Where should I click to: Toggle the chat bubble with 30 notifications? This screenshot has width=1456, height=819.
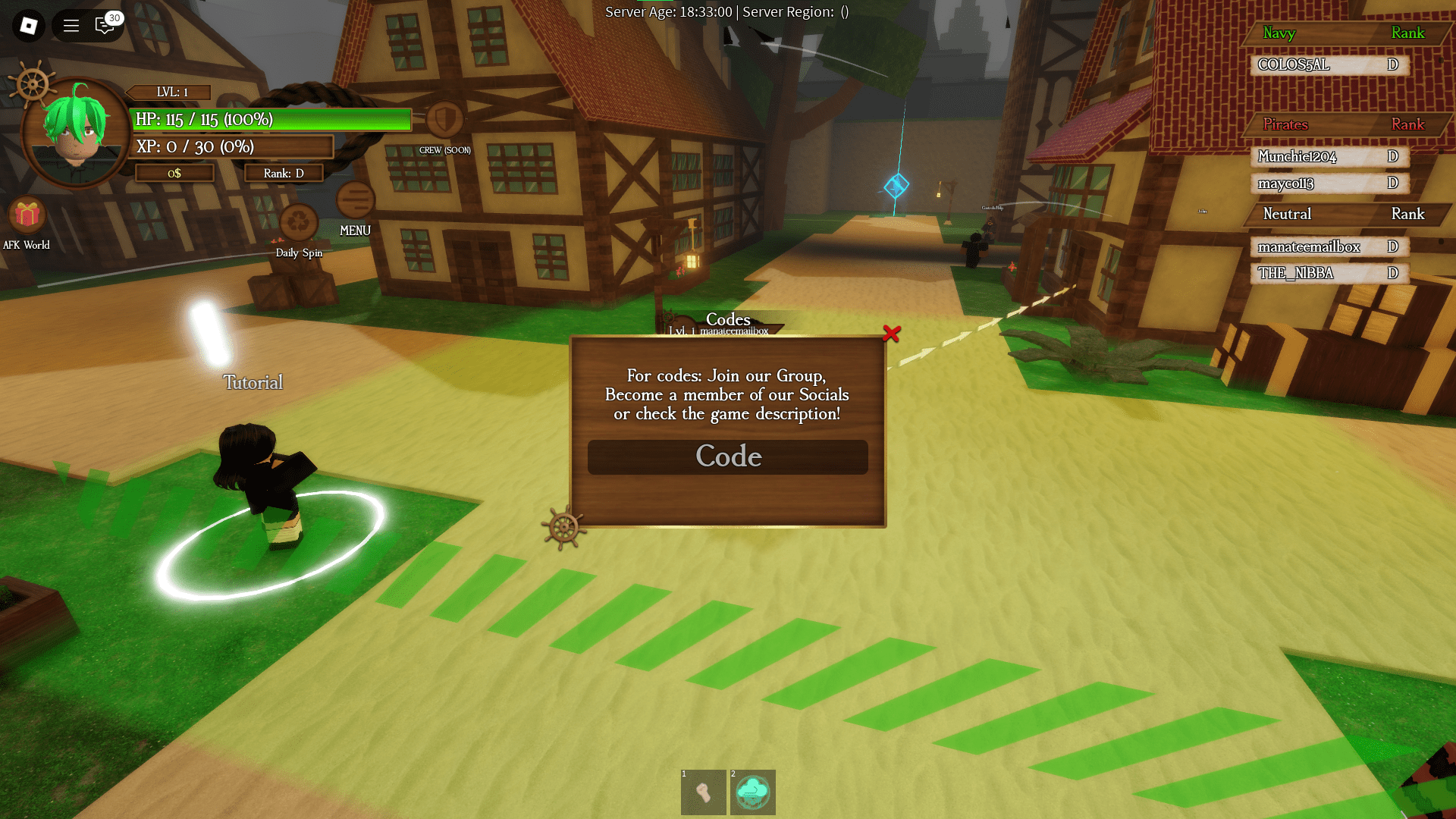105,25
